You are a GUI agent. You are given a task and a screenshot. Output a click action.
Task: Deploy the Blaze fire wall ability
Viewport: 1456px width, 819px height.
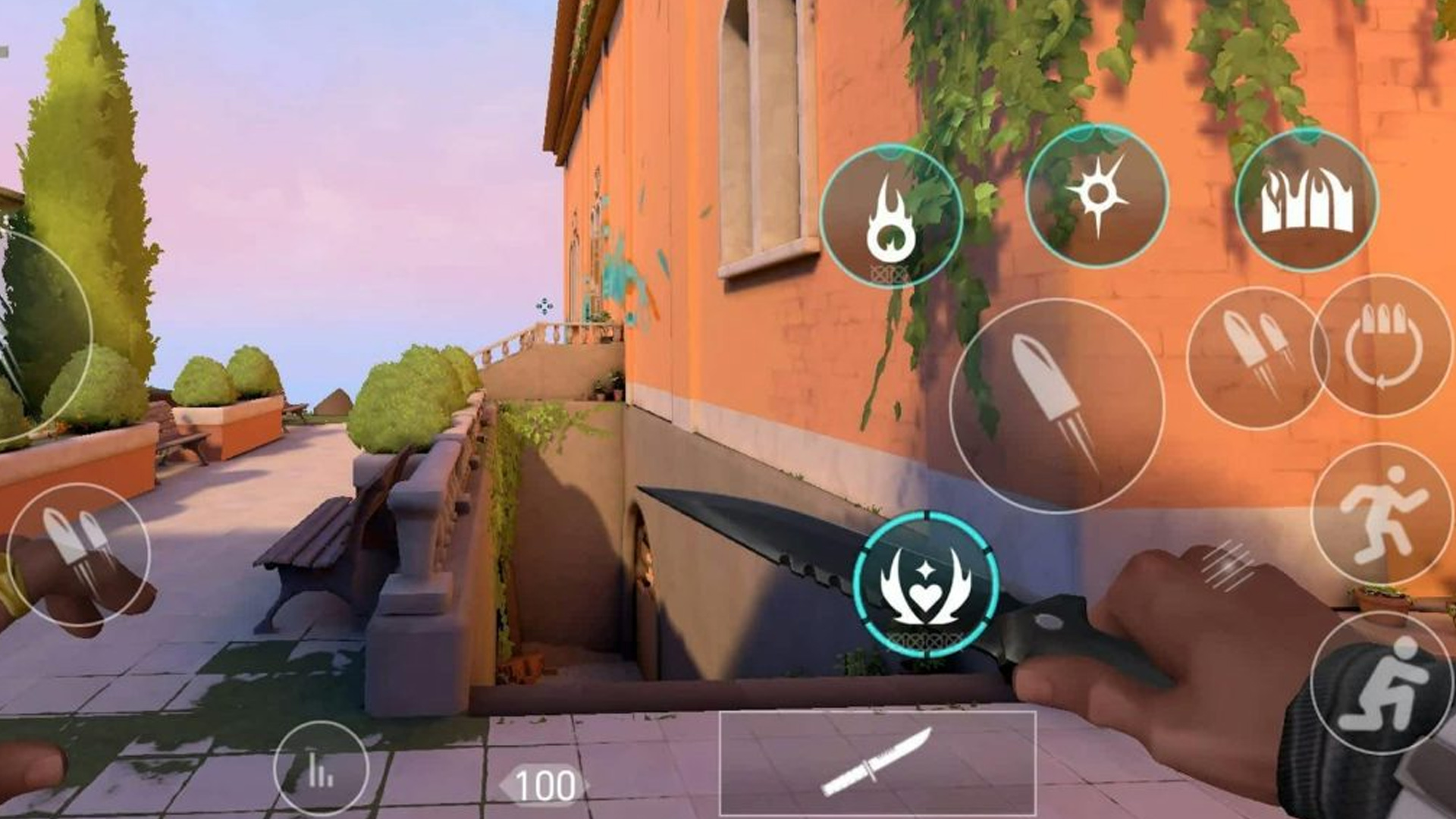pyautogui.click(x=1308, y=201)
